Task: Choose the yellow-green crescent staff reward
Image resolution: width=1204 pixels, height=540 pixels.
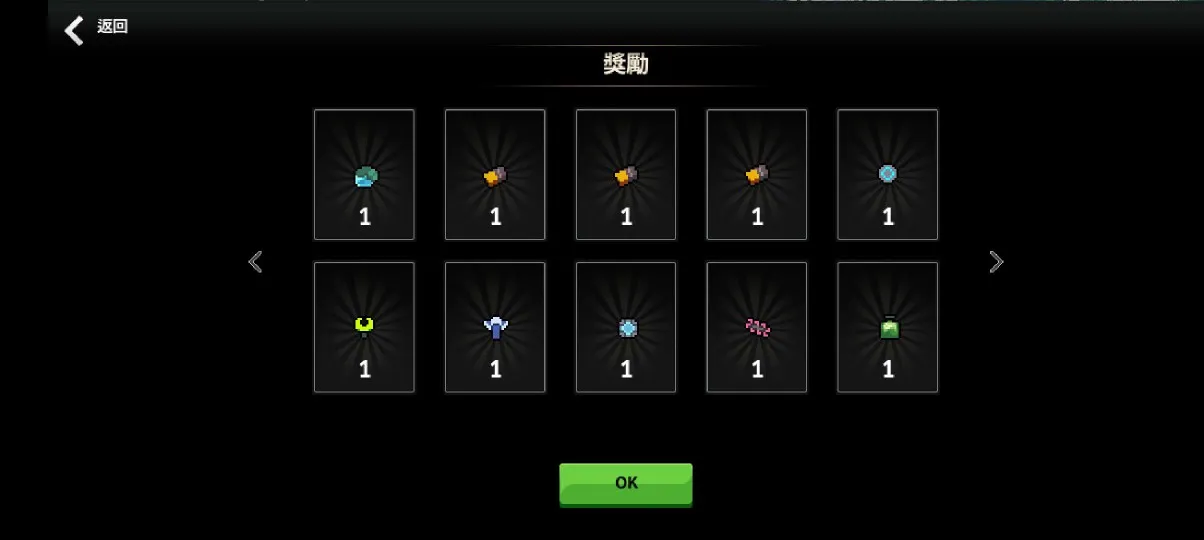Action: tap(364, 327)
